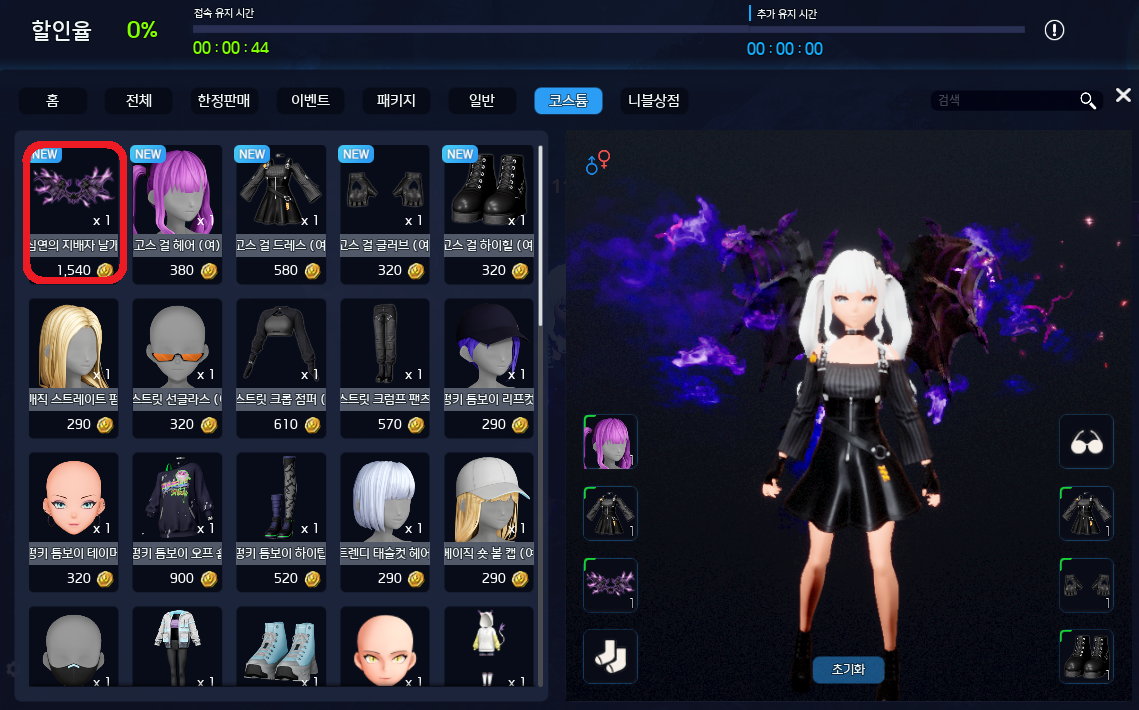This screenshot has height=710, width=1139.
Task: Select the 고스 걸 드레스 item
Action: click(x=282, y=212)
